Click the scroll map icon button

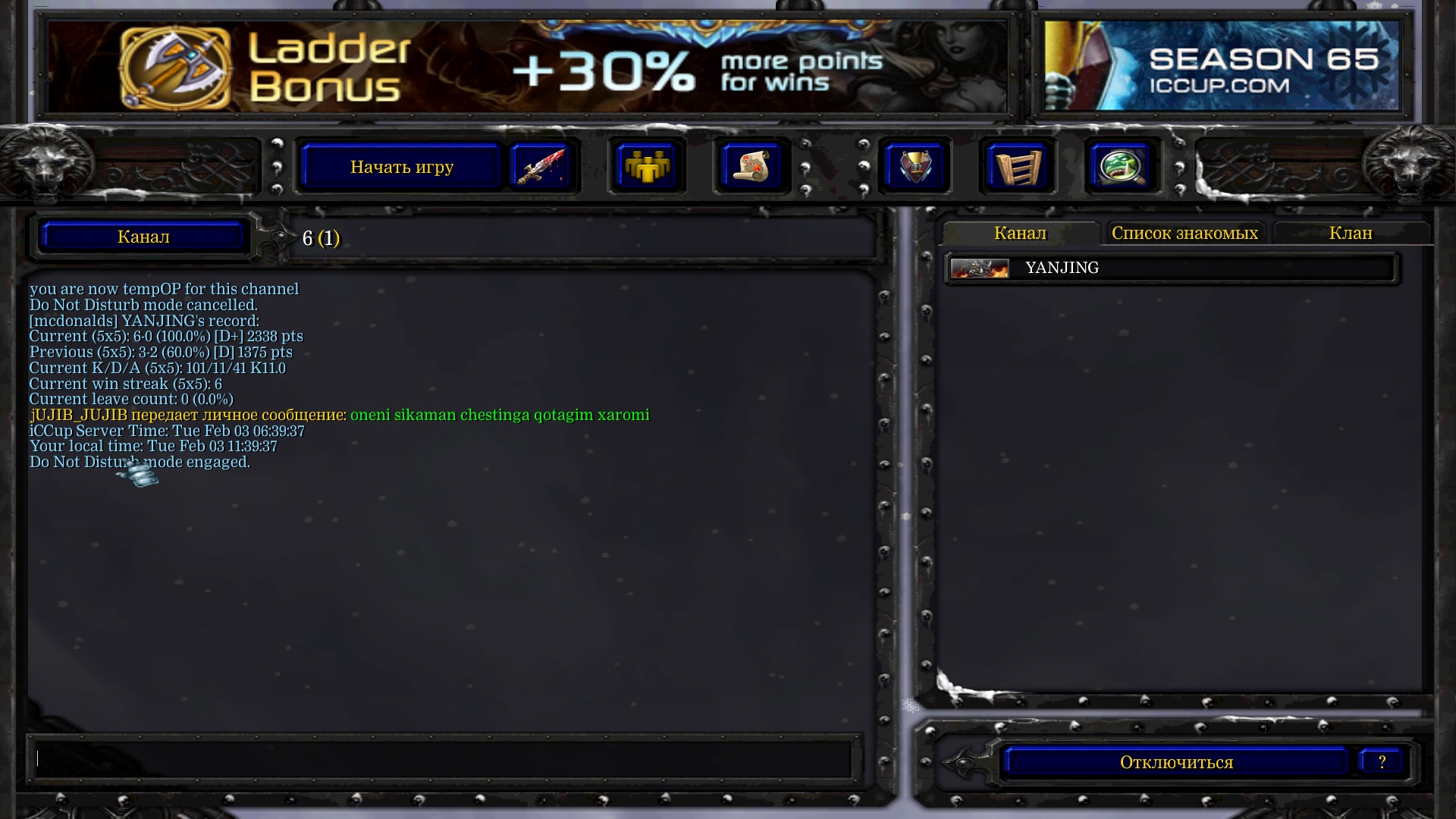coord(751,167)
